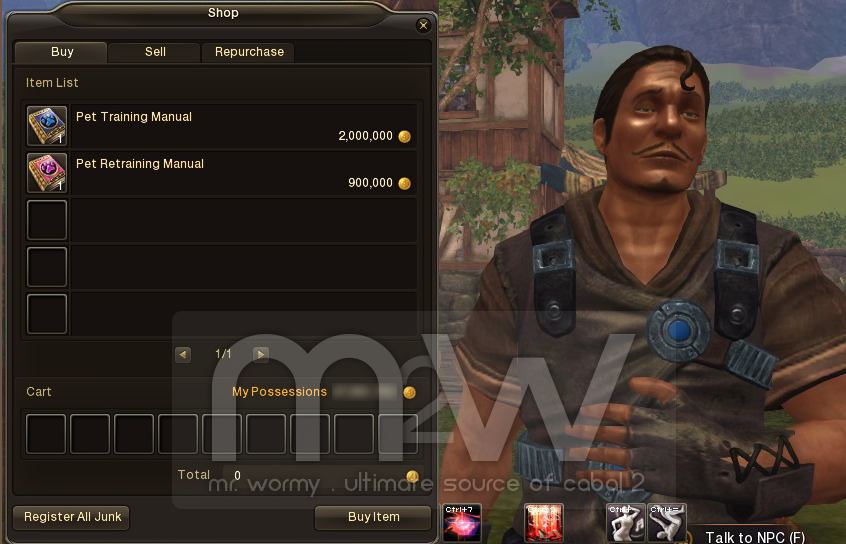Close the Shop window
Screen dimensions: 846x544
click(x=423, y=26)
